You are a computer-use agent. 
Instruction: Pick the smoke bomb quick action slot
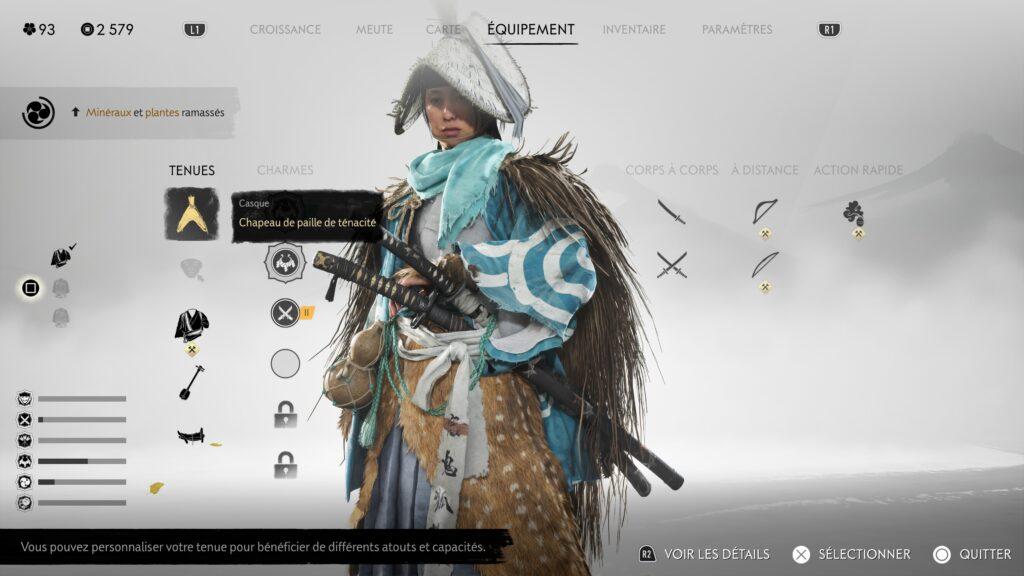(854, 212)
